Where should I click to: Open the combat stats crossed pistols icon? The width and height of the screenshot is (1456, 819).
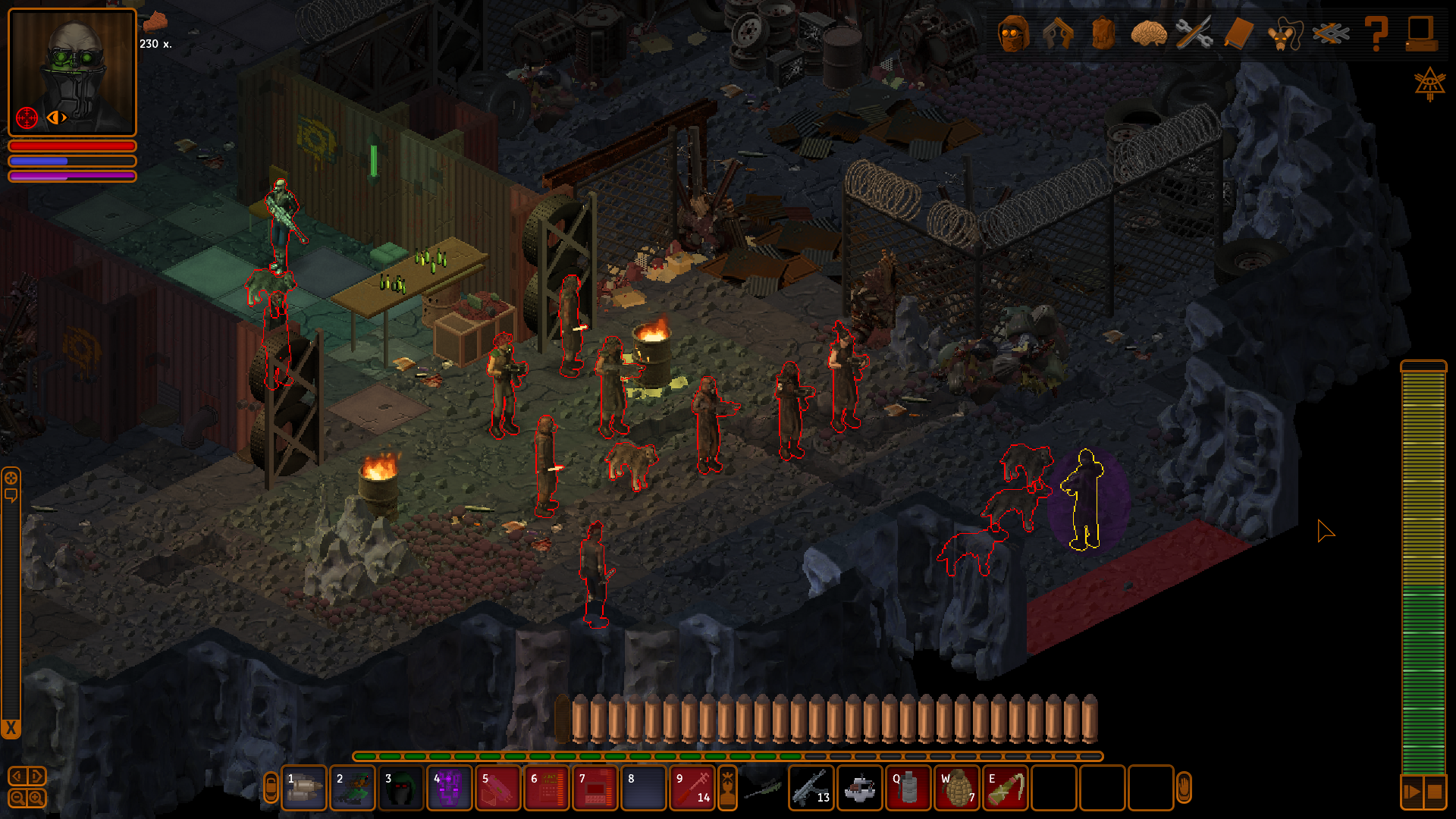click(x=1059, y=34)
